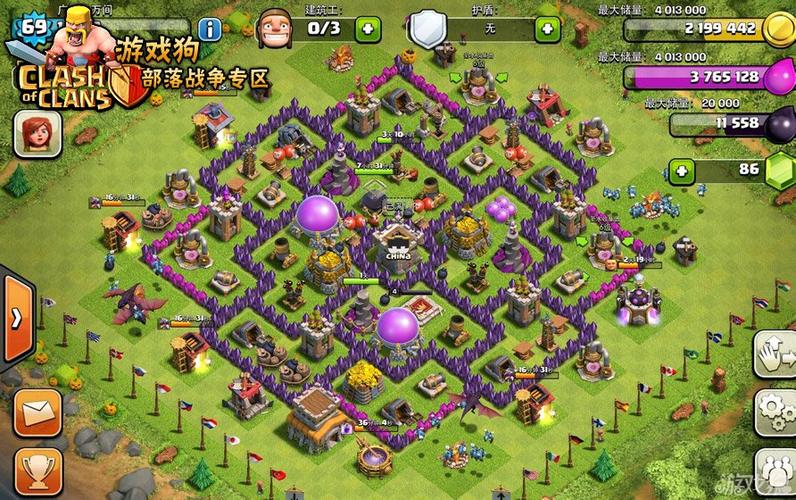This screenshot has width=796, height=500.
Task: Add a shield with the green plus
Action: (546, 28)
